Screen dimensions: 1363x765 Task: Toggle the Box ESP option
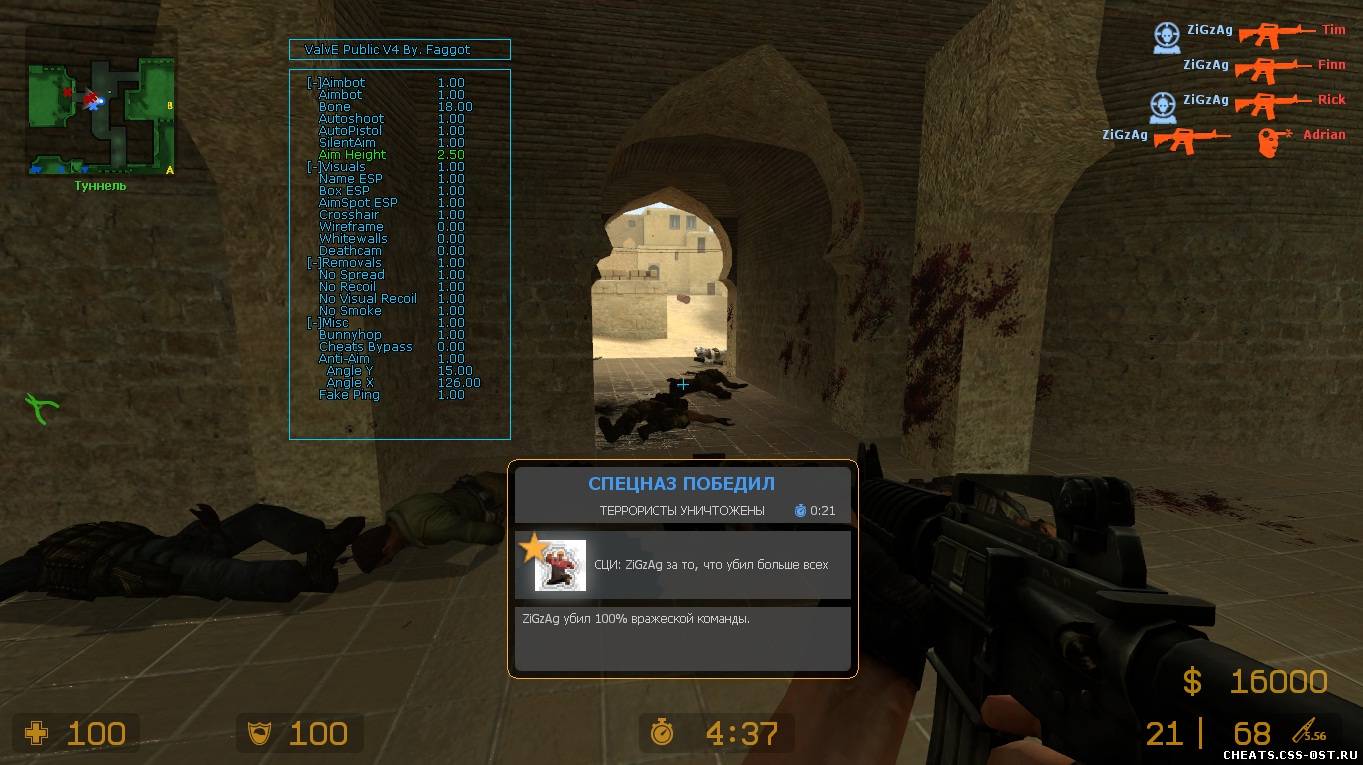(344, 191)
